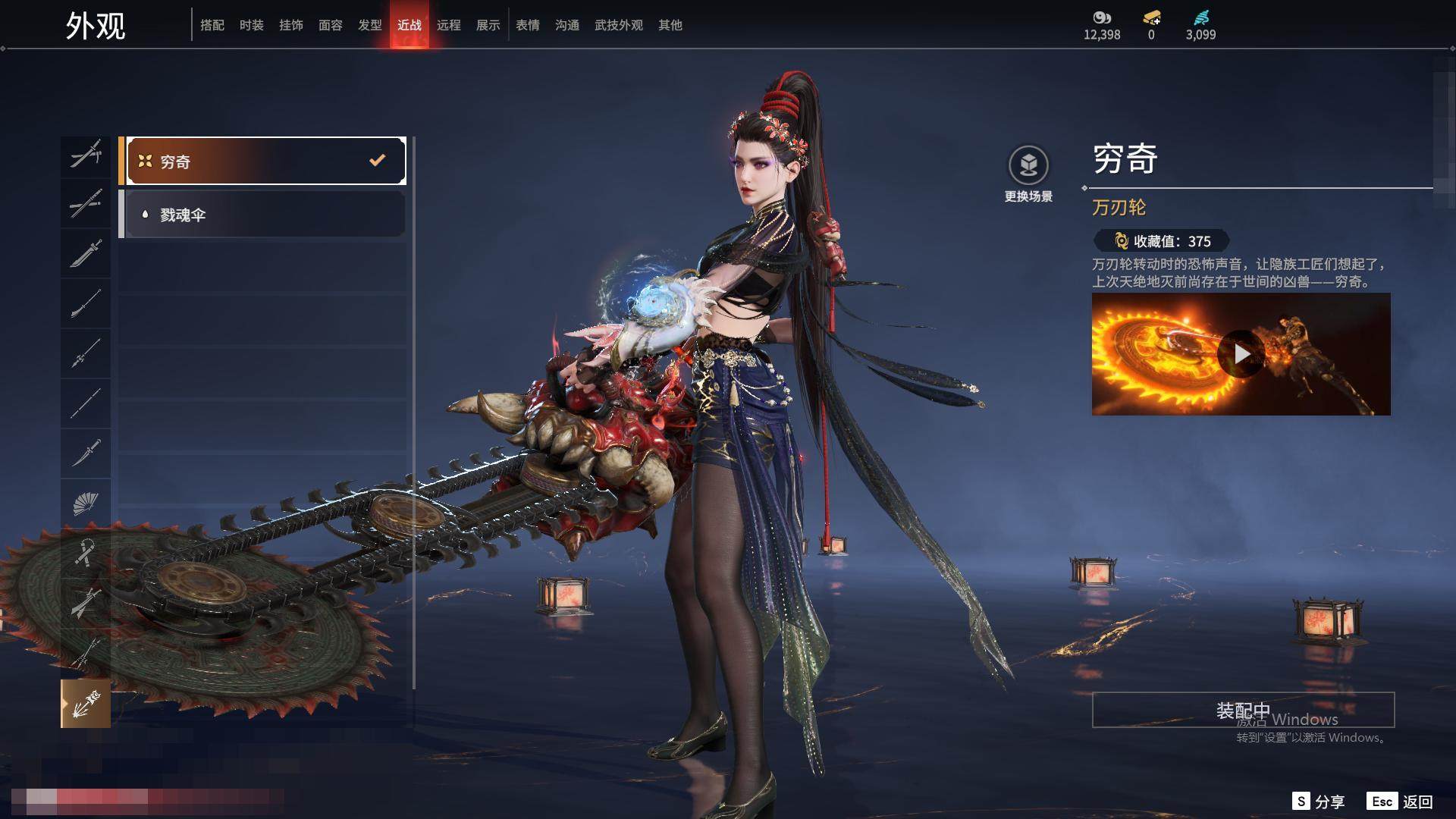The width and height of the screenshot is (1456, 819).
Task: Select the 沟通 communication tab
Action: tap(567, 25)
